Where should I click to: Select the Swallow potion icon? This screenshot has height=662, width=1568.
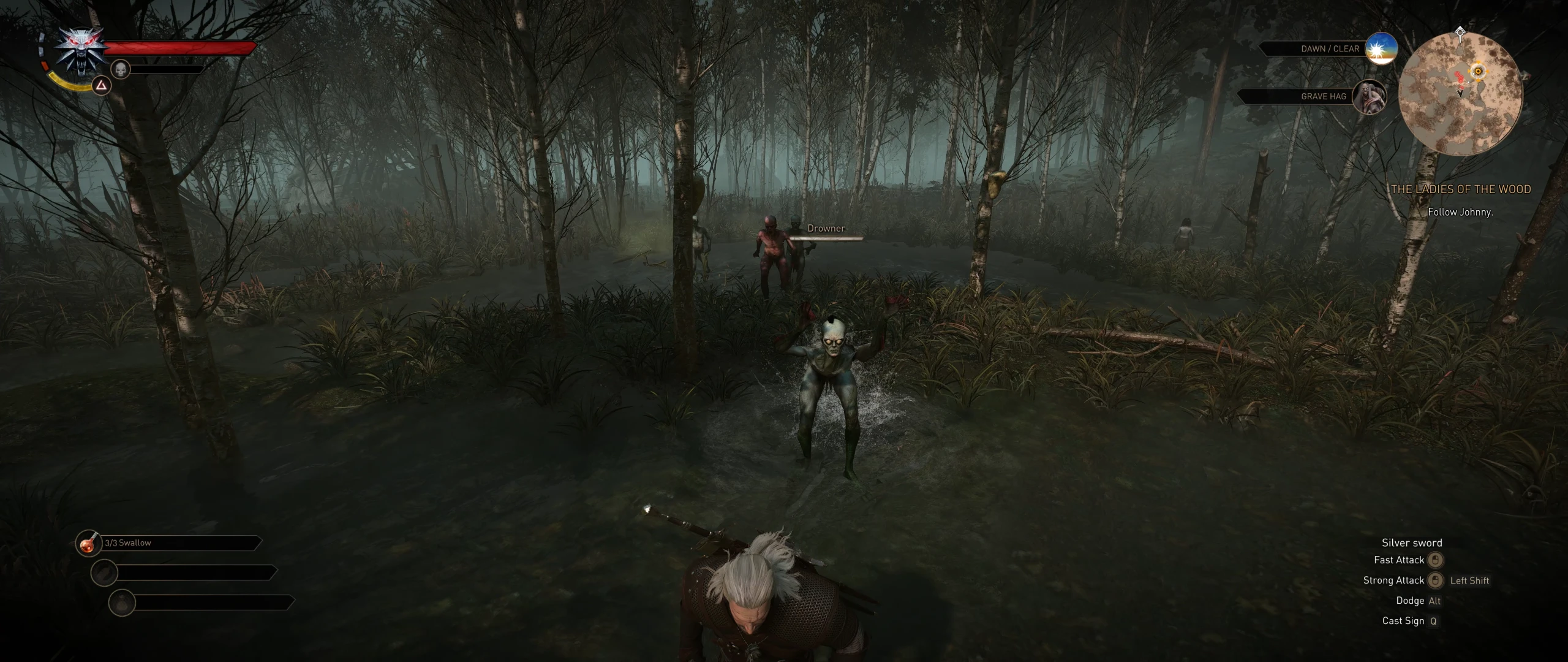pos(89,542)
